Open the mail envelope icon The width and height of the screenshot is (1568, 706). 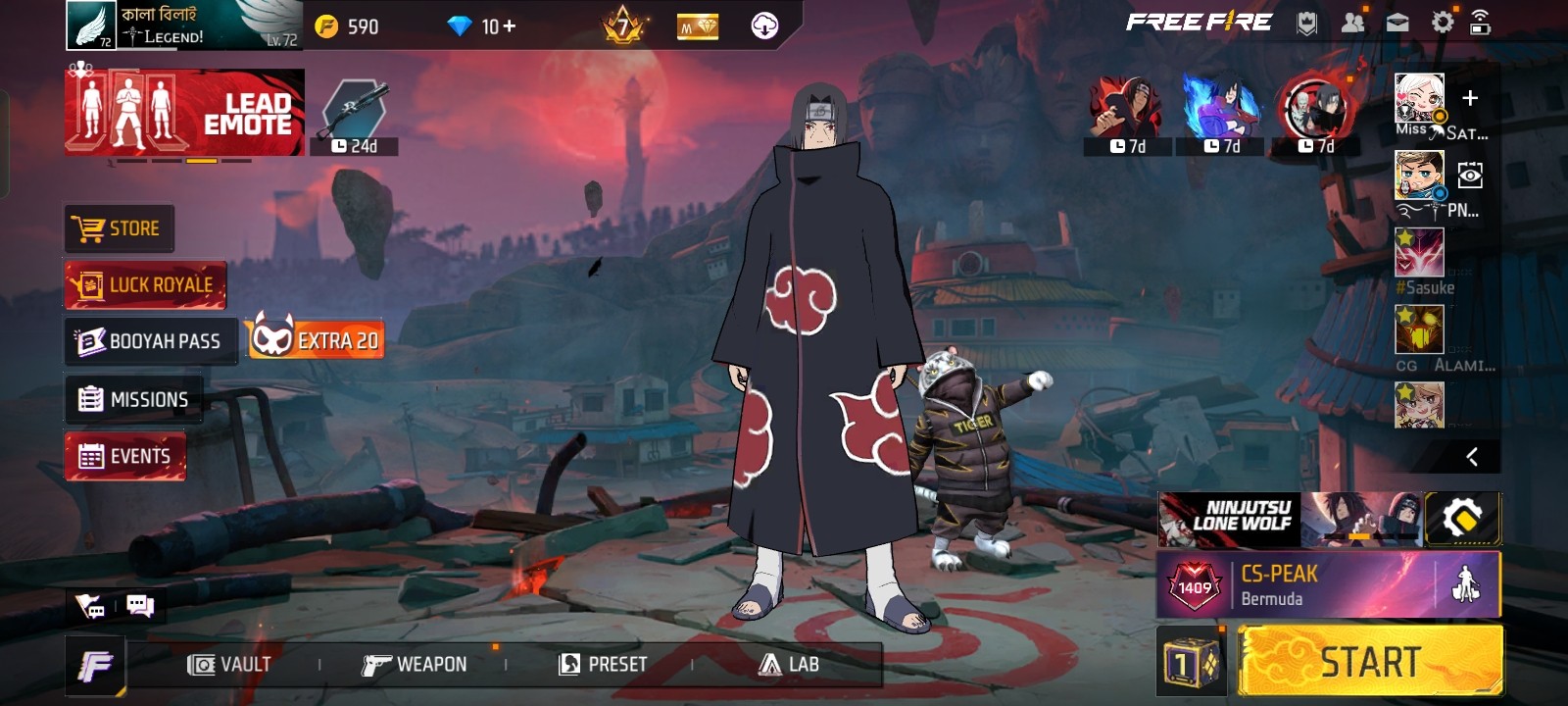(x=1397, y=23)
